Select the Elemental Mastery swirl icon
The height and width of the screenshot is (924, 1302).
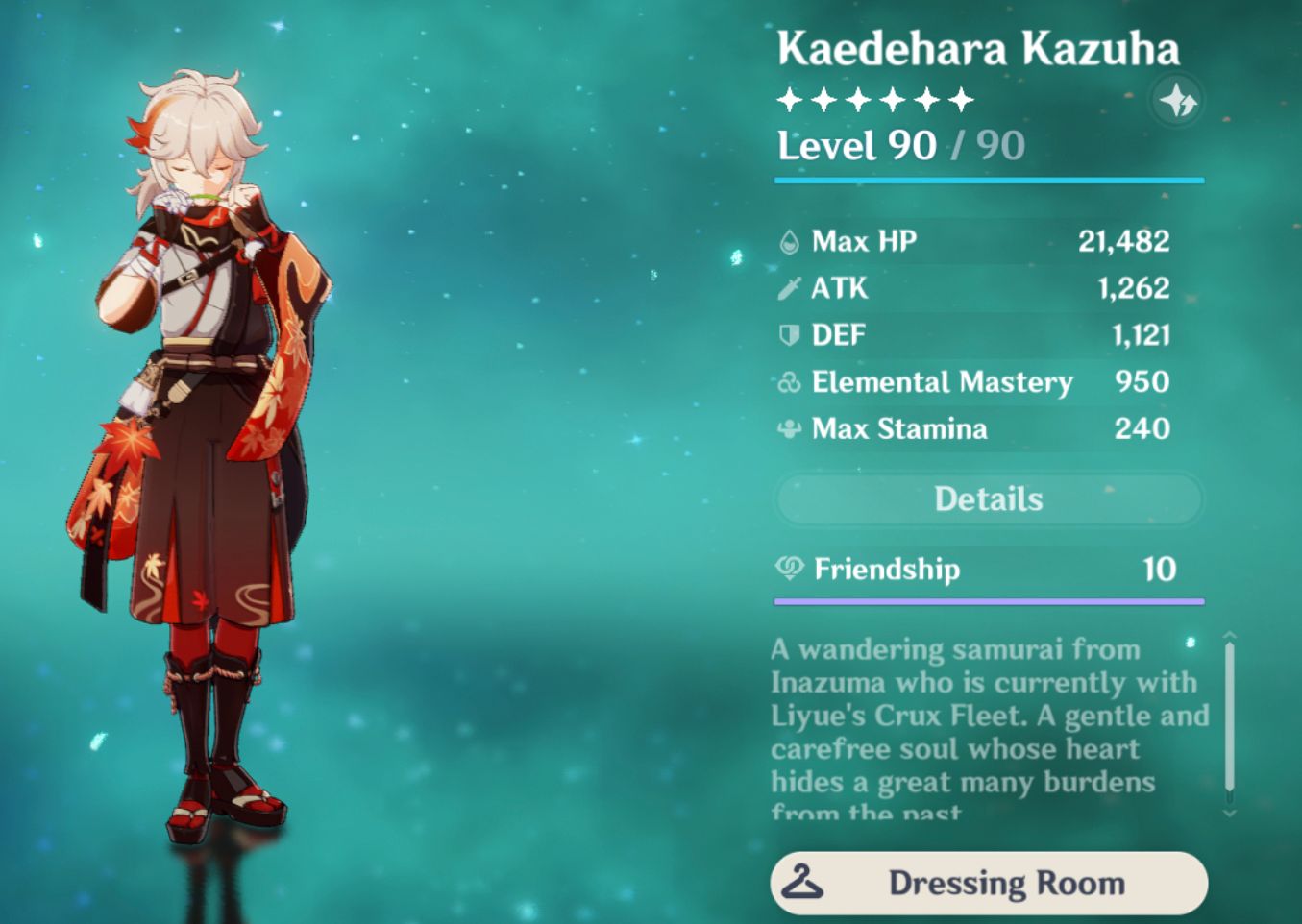[788, 381]
